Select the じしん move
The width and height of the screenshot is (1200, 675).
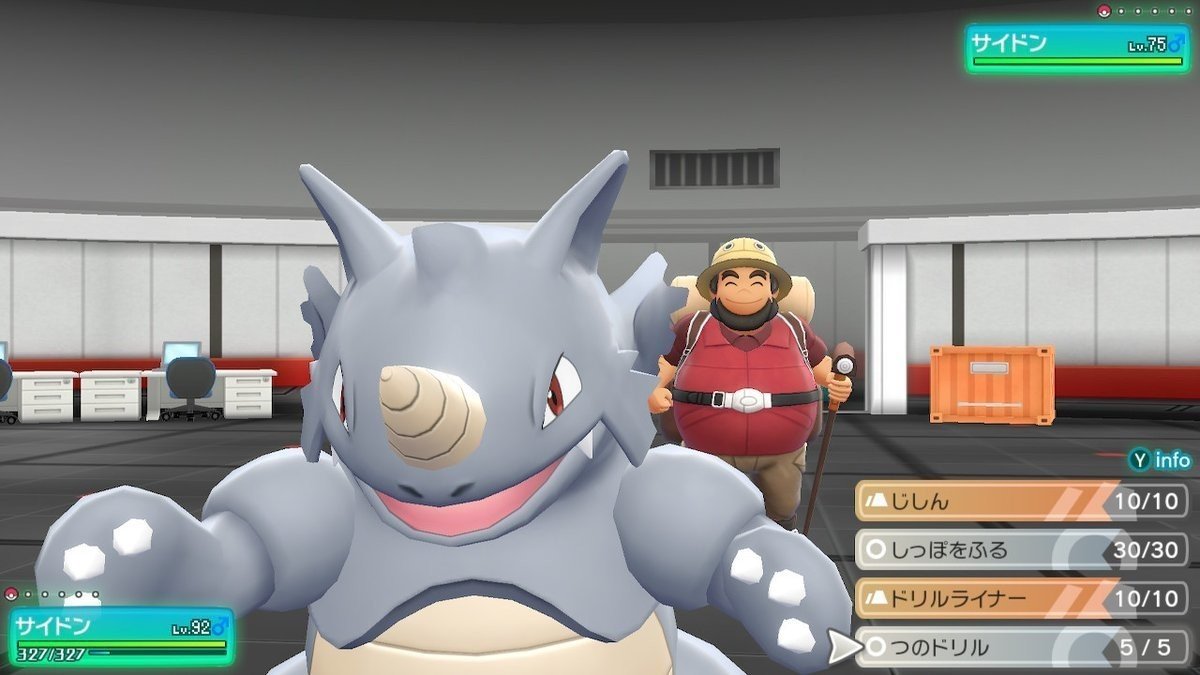1020,501
